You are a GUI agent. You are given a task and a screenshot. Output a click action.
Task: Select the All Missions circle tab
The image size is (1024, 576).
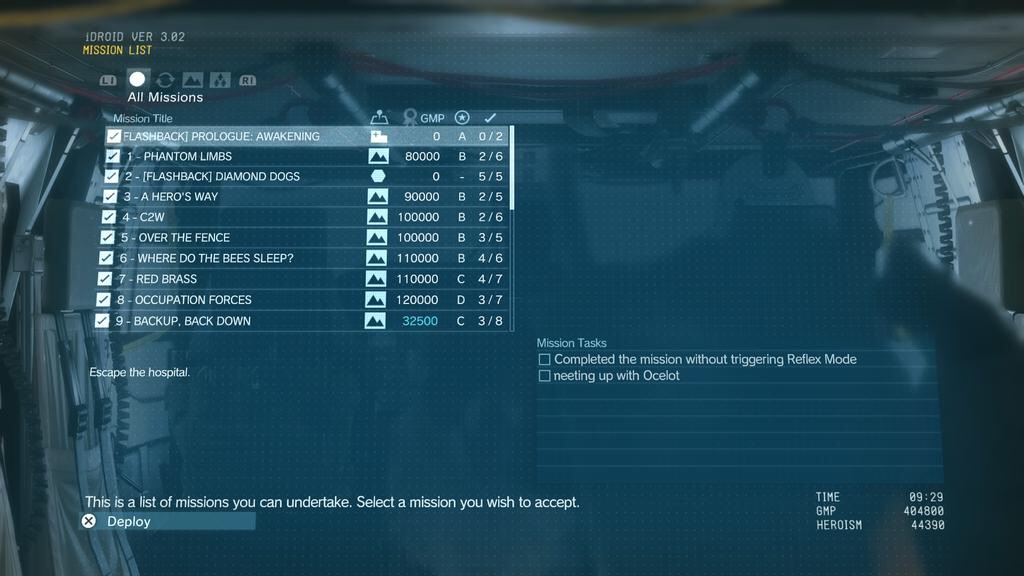137,79
